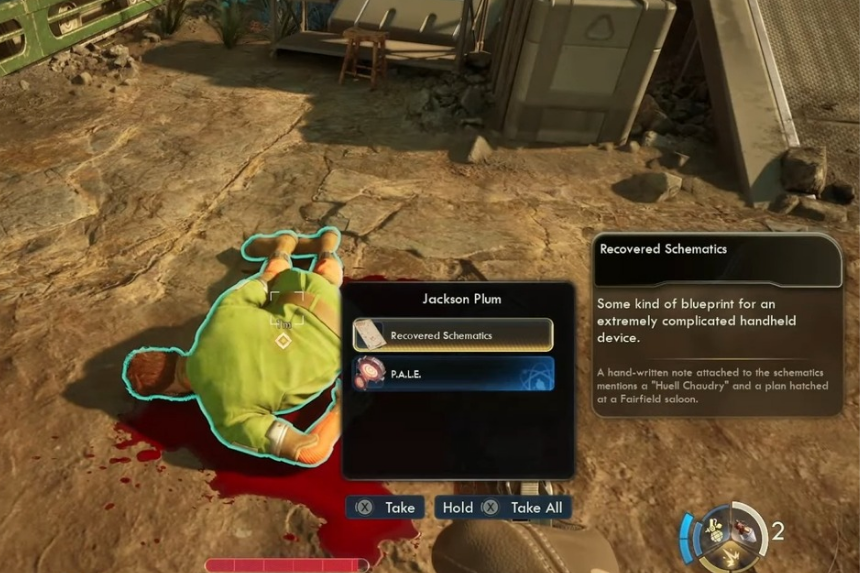Image resolution: width=860 pixels, height=573 pixels.
Task: Click the Take button
Action: tap(386, 507)
